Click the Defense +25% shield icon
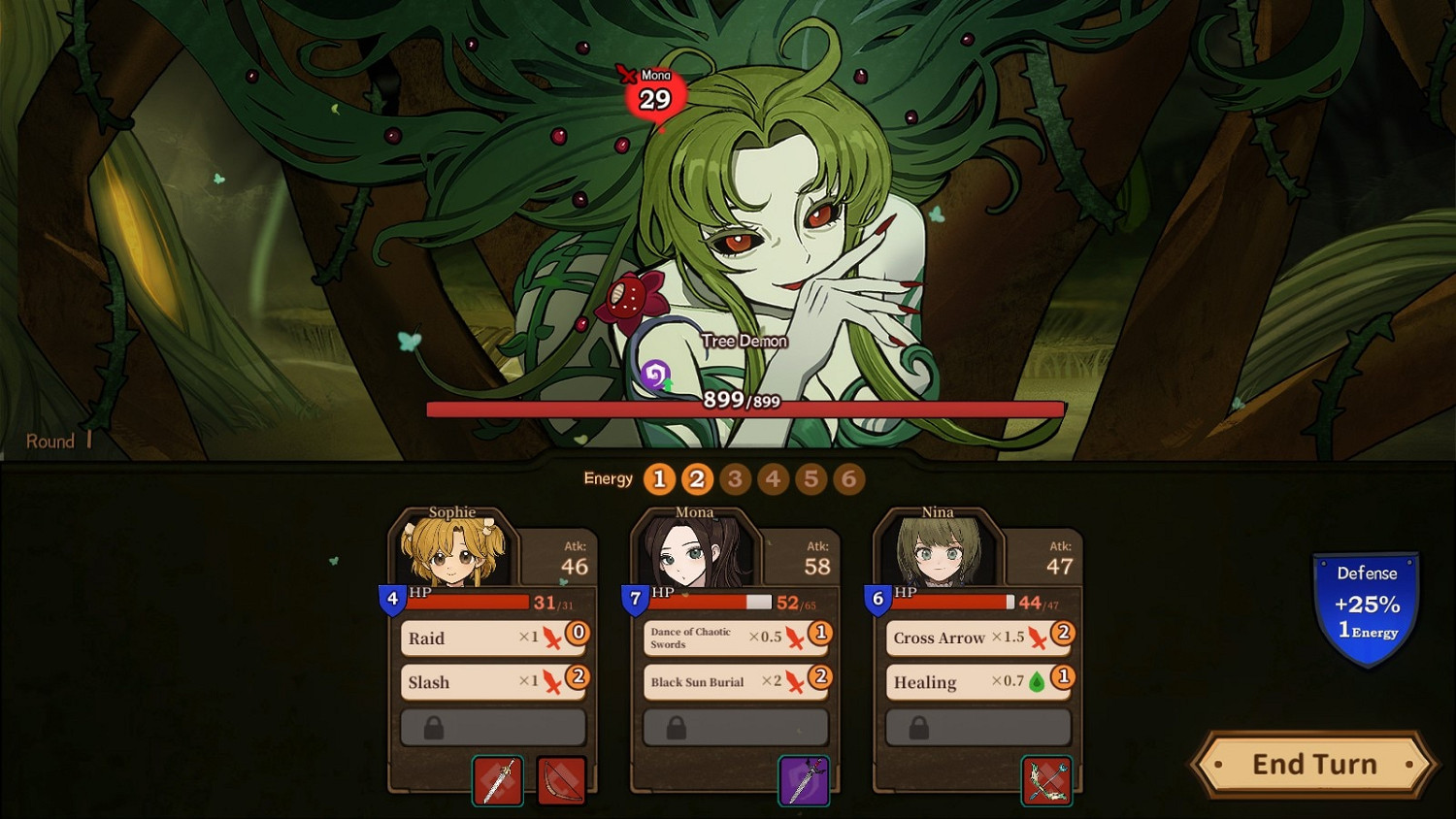This screenshot has height=819, width=1456. pos(1365,604)
